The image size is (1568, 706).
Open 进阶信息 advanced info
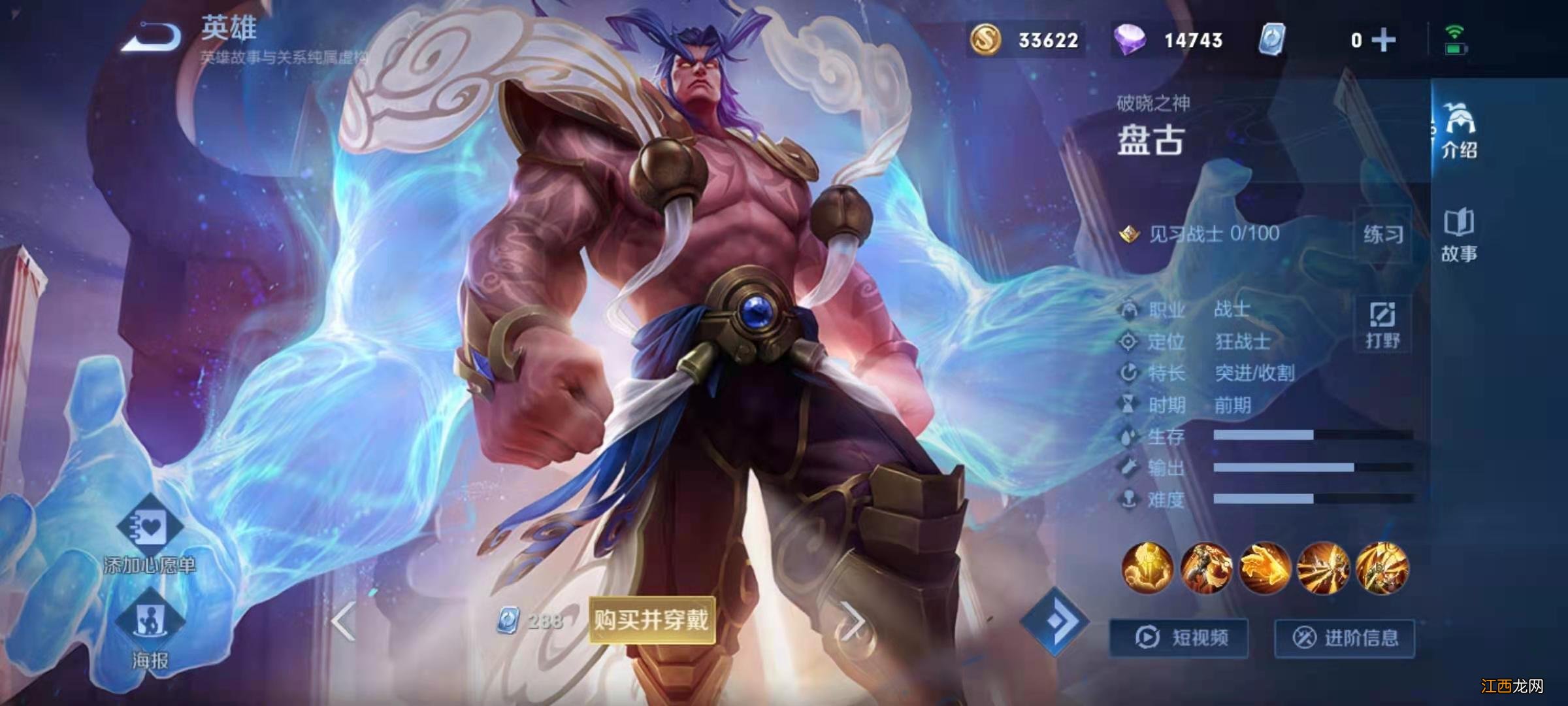[1345, 637]
